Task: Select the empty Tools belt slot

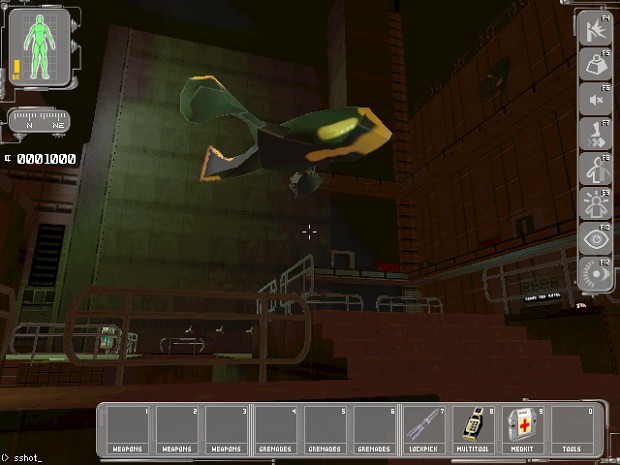Action: click(573, 428)
